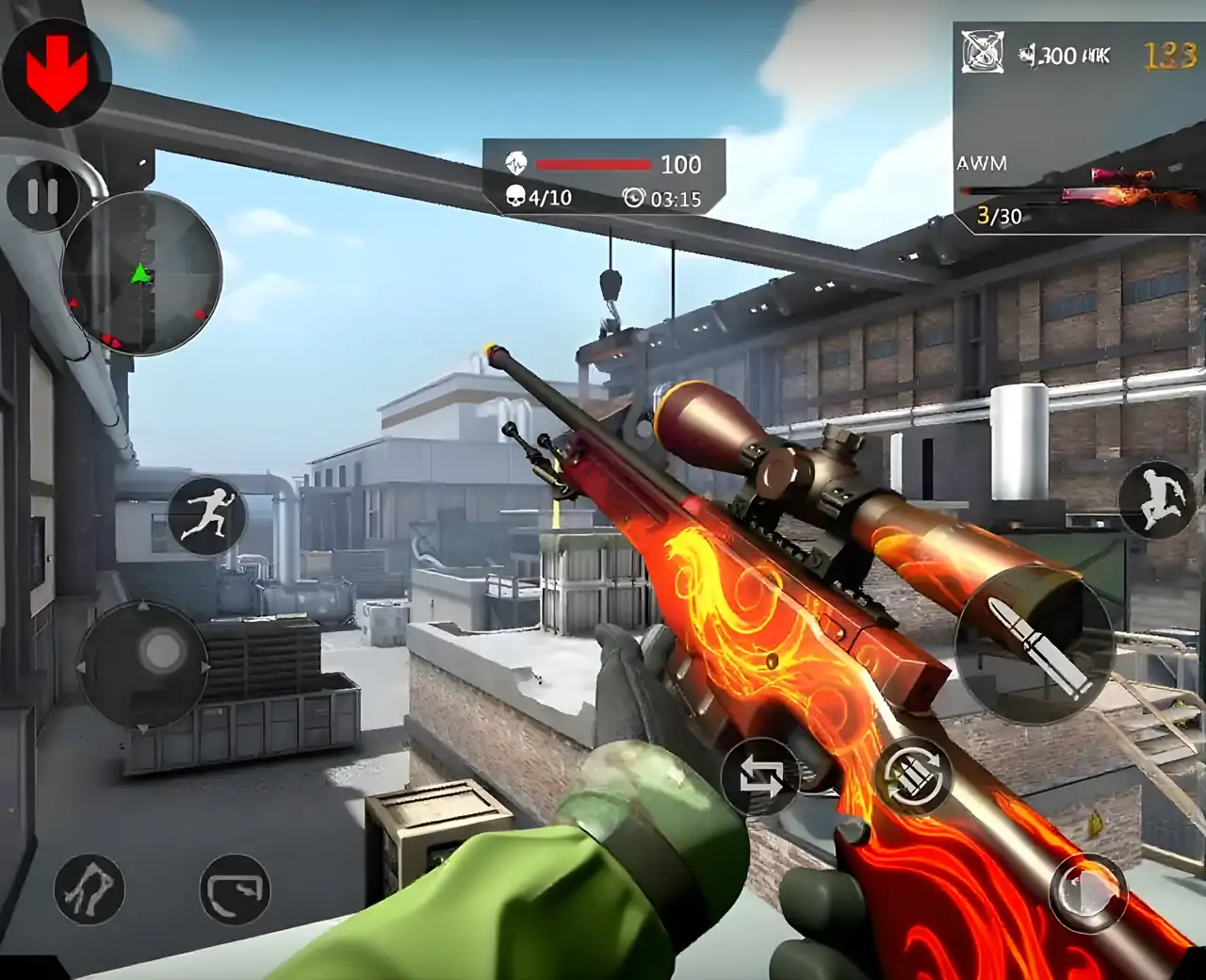Tap the crossed-out icon beside the money
The height and width of the screenshot is (980, 1206).
(982, 52)
